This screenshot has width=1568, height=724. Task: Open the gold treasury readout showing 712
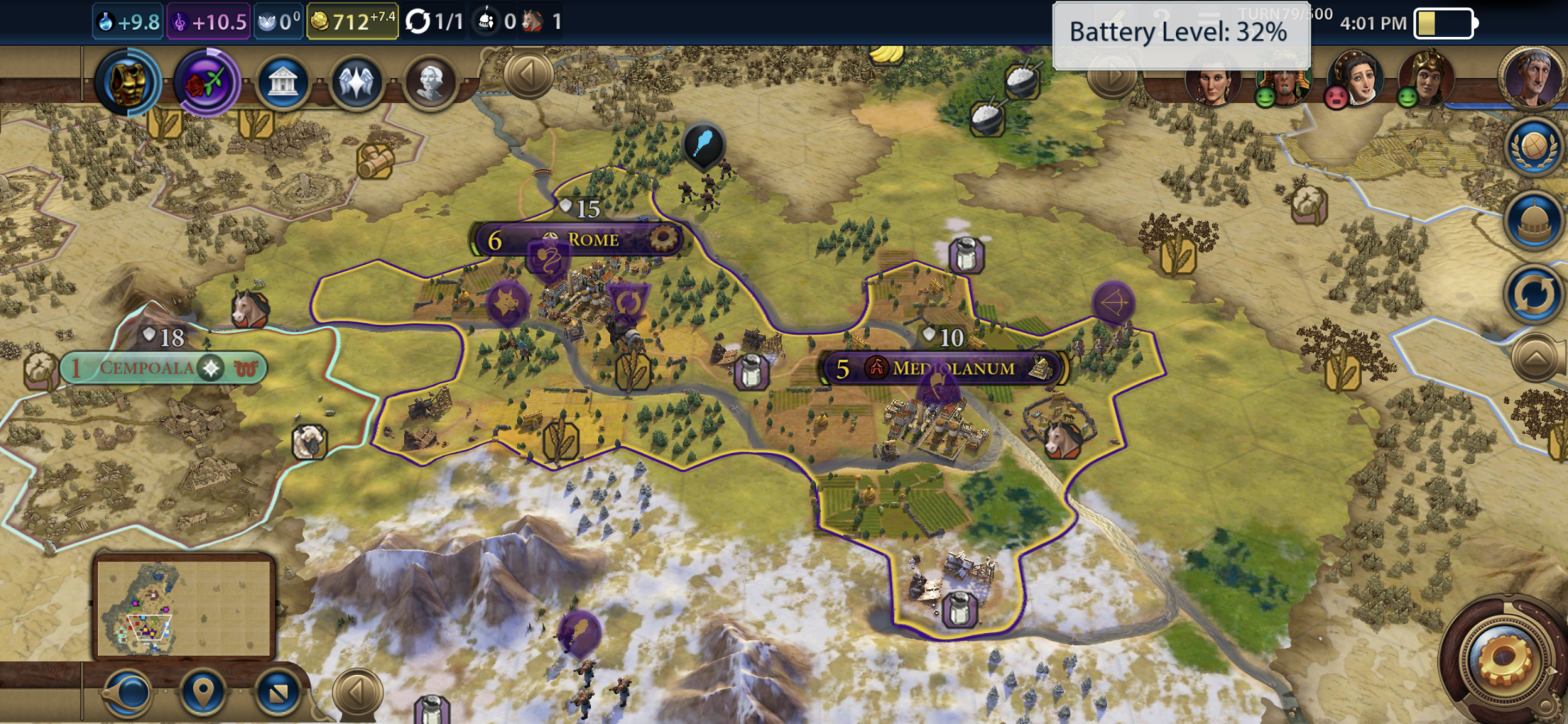(352, 21)
